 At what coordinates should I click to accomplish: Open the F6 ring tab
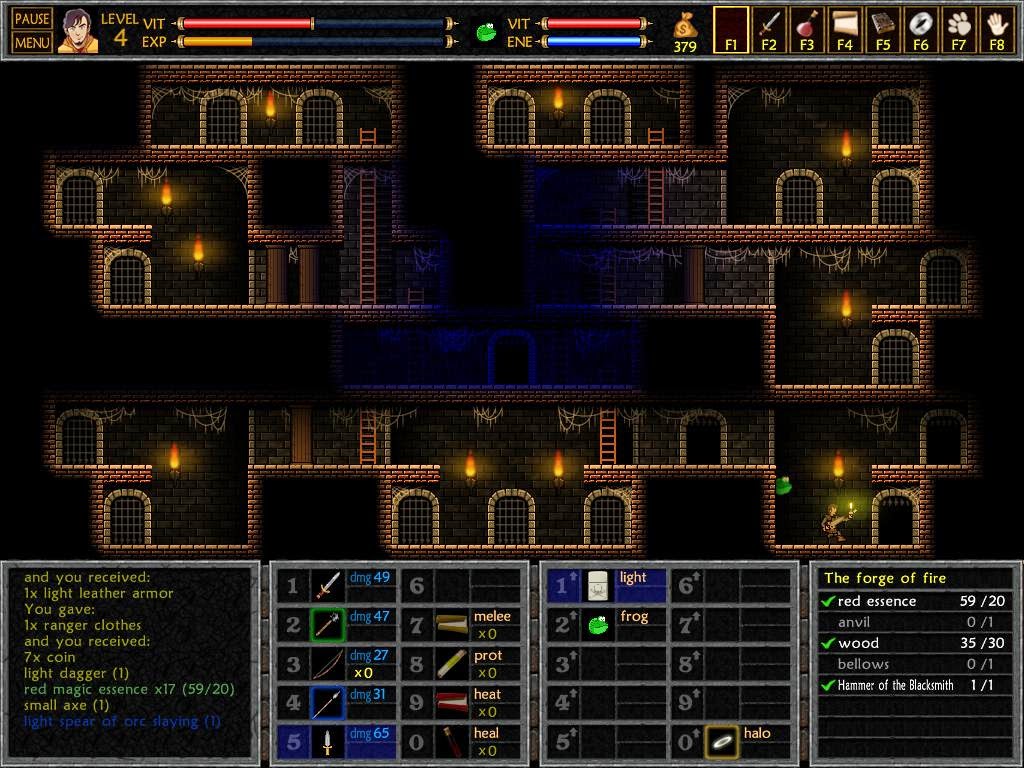tap(921, 30)
